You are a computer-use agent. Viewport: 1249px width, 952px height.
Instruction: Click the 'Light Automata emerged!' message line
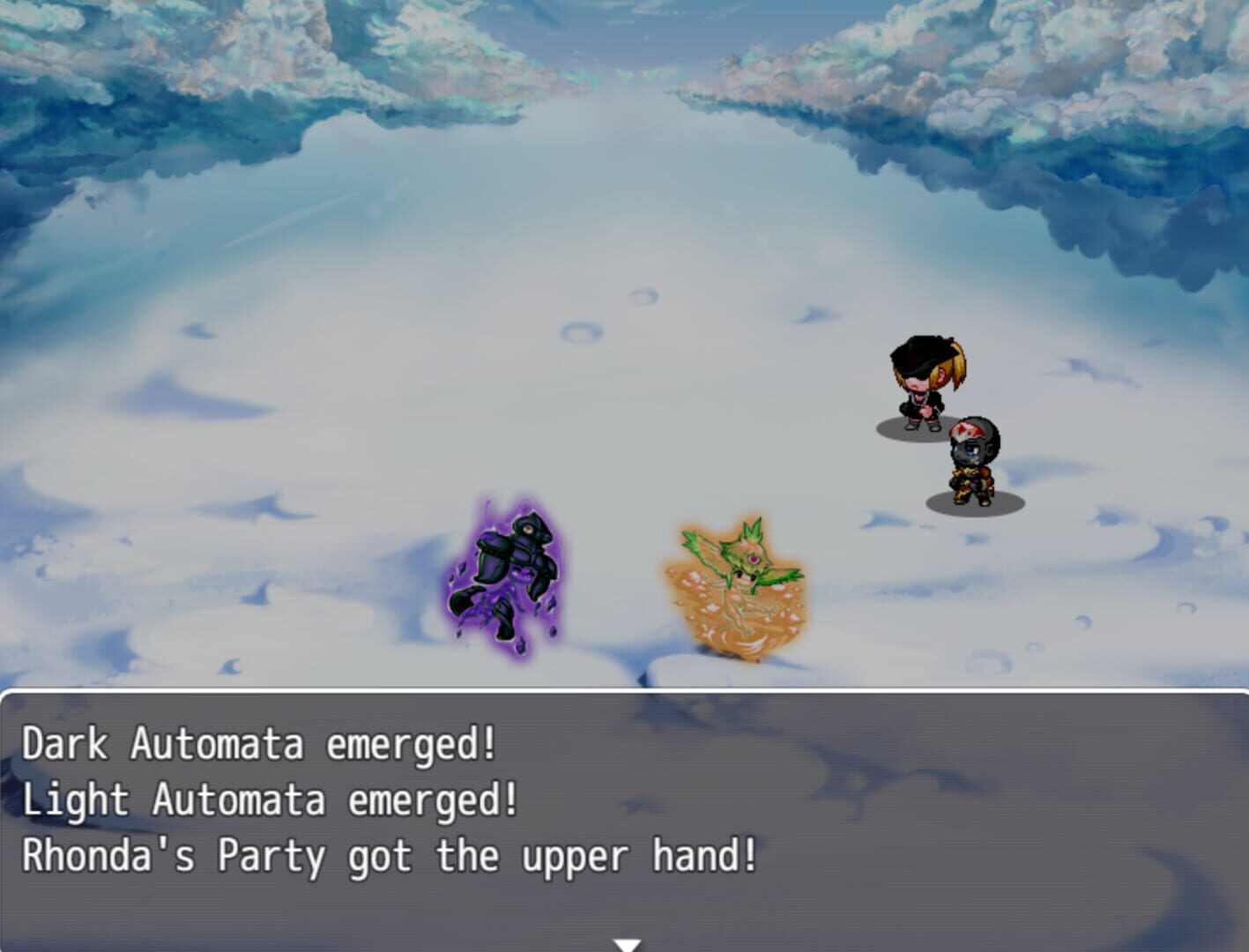click(x=271, y=799)
